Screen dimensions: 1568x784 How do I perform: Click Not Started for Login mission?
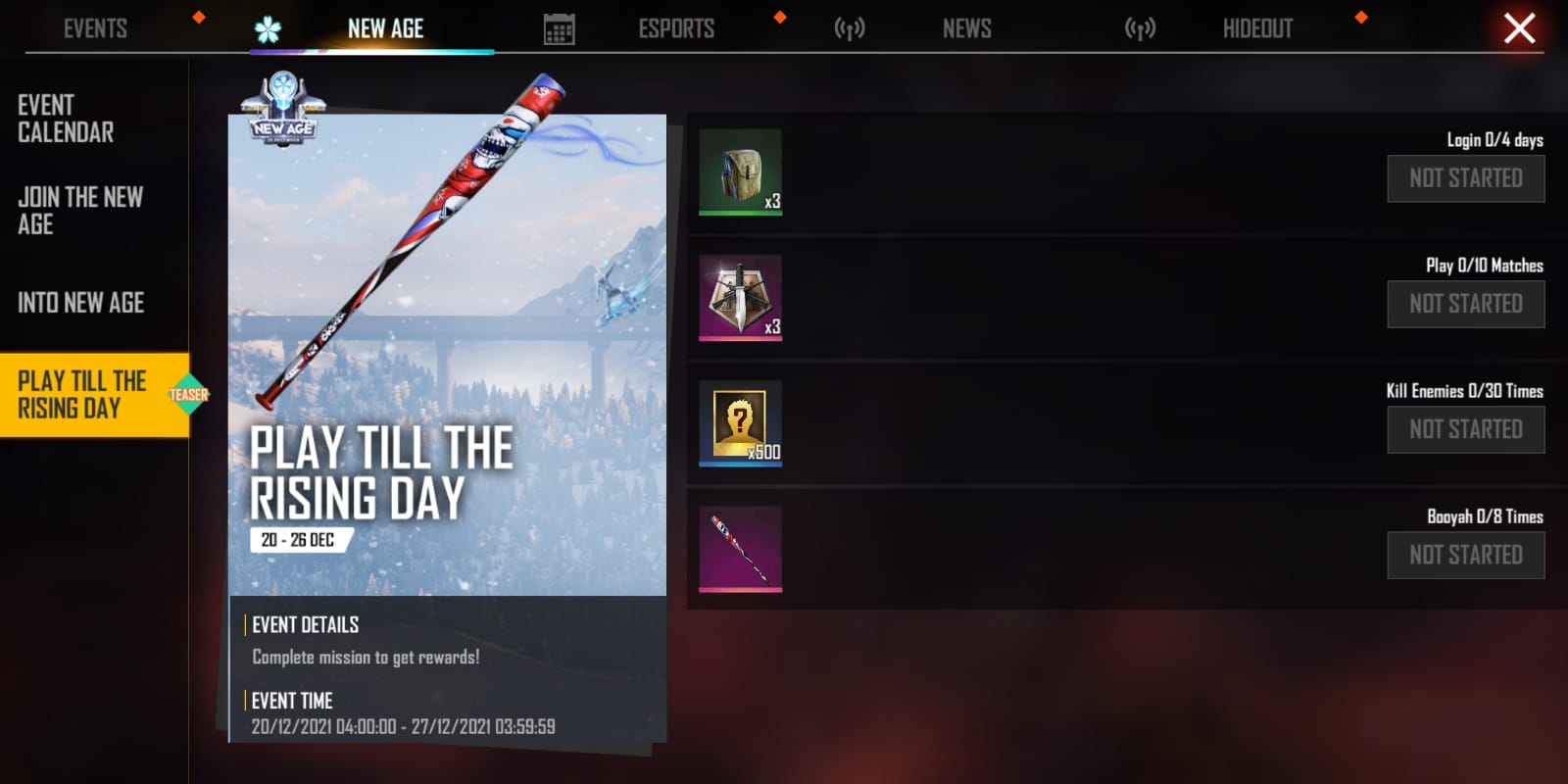(1465, 178)
